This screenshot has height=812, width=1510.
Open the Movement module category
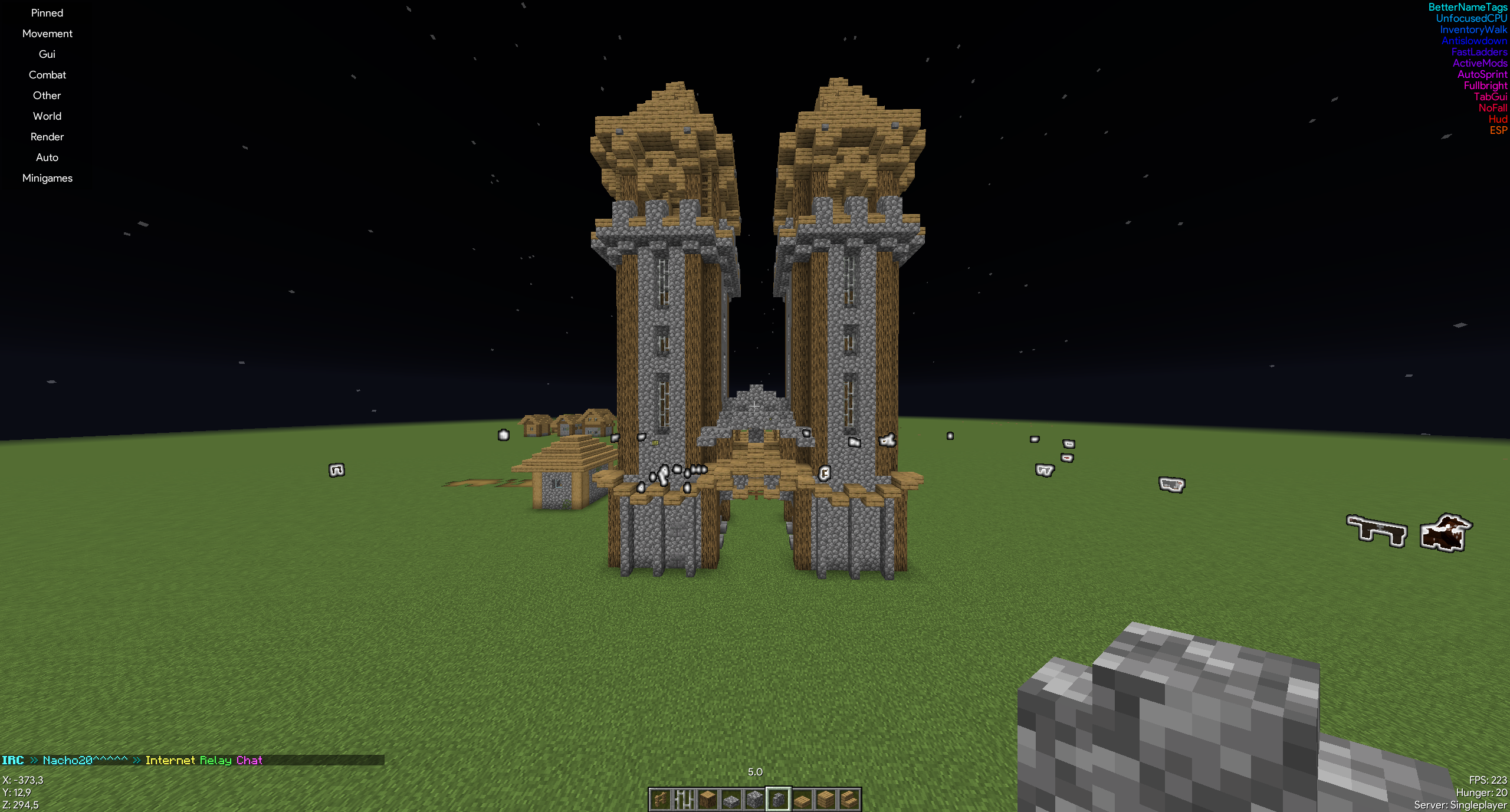pyautogui.click(x=47, y=34)
